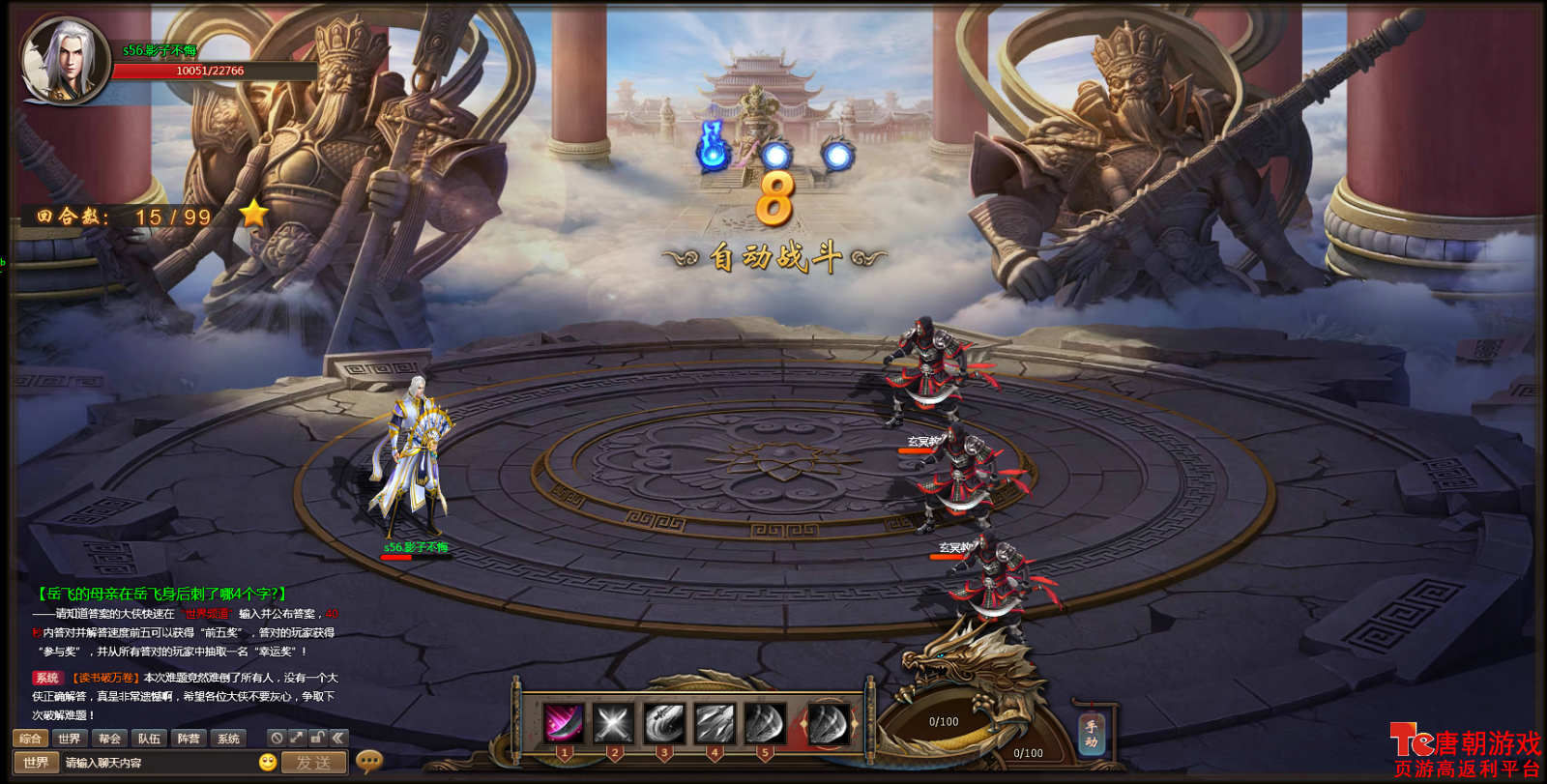Viewport: 1547px width, 784px height.
Task: Cast the multi-spear skill in slot 4
Action: pos(715,723)
